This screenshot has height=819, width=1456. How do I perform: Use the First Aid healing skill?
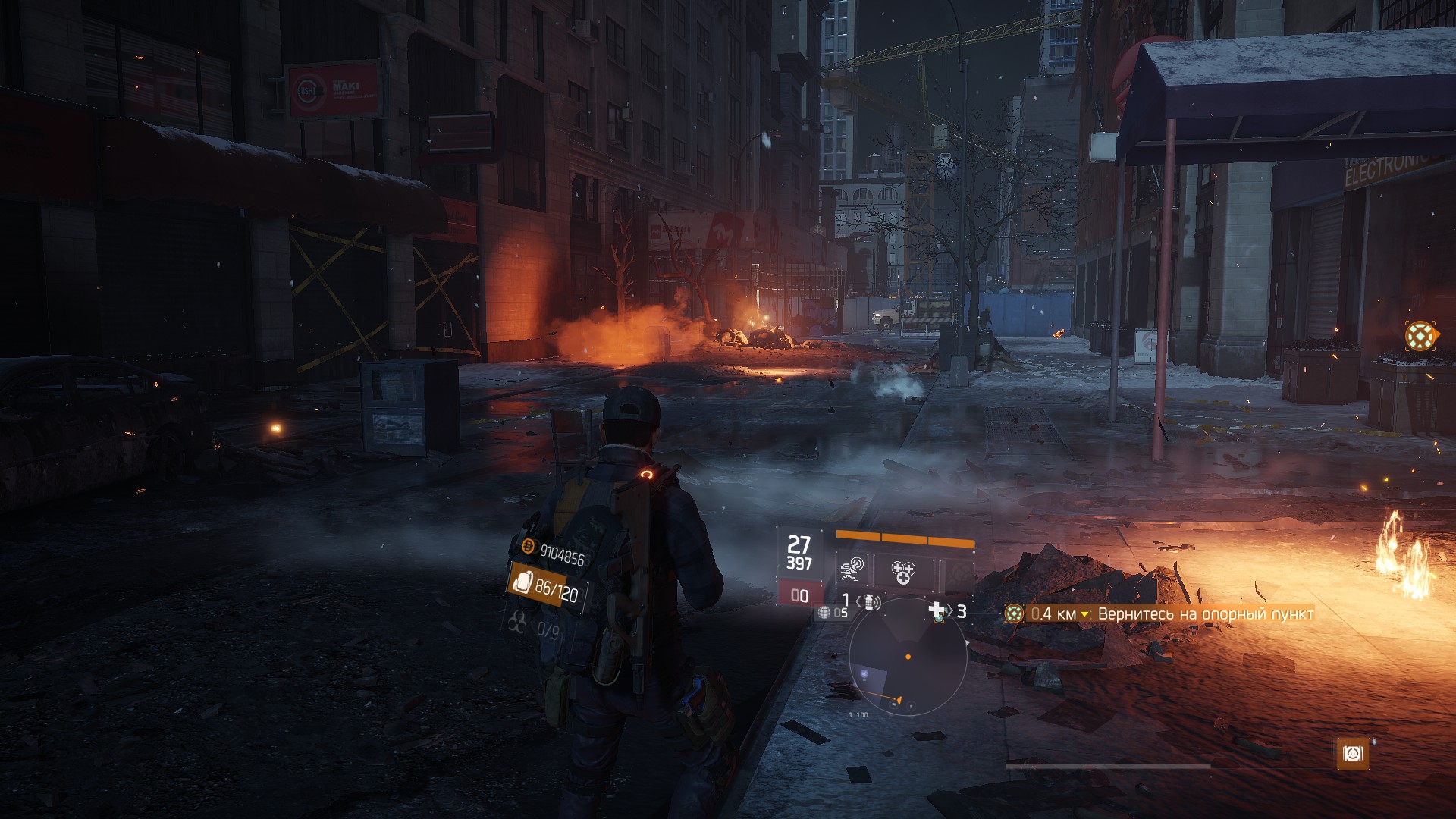(902, 572)
